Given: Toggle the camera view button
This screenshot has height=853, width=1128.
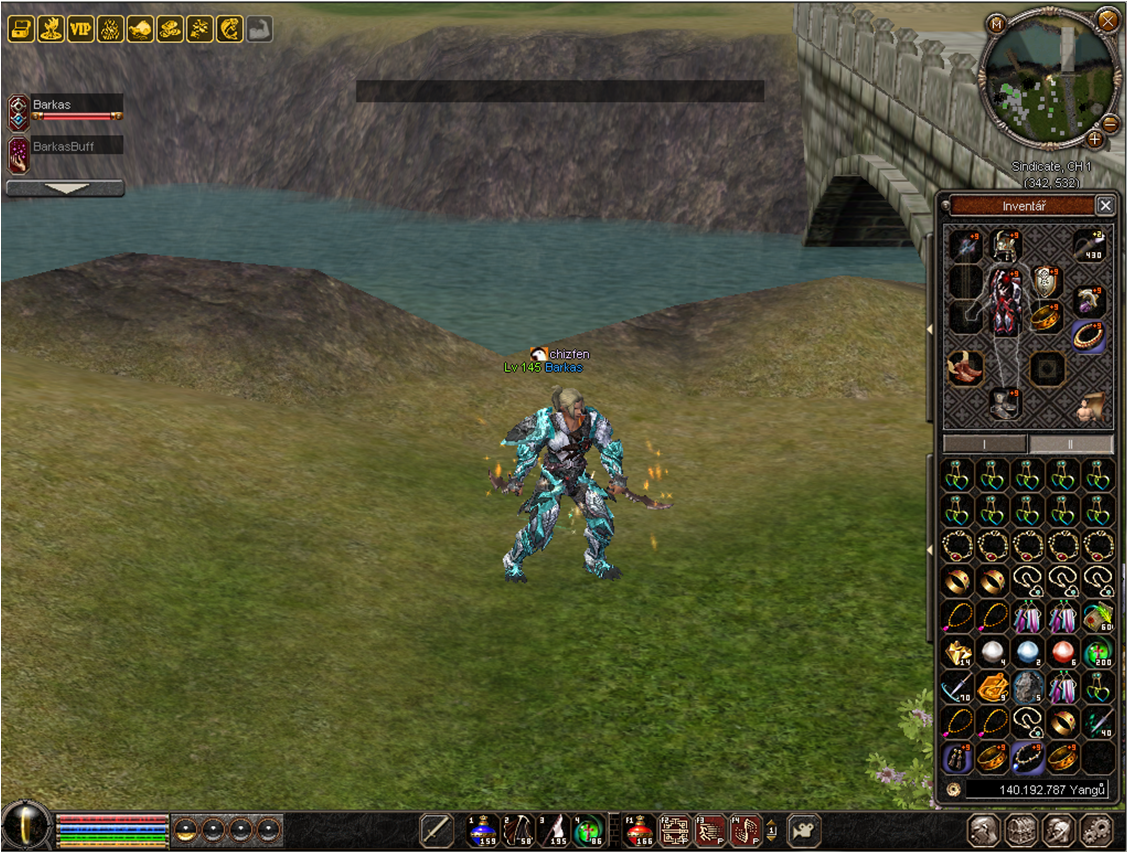Looking at the screenshot, I should click(804, 830).
